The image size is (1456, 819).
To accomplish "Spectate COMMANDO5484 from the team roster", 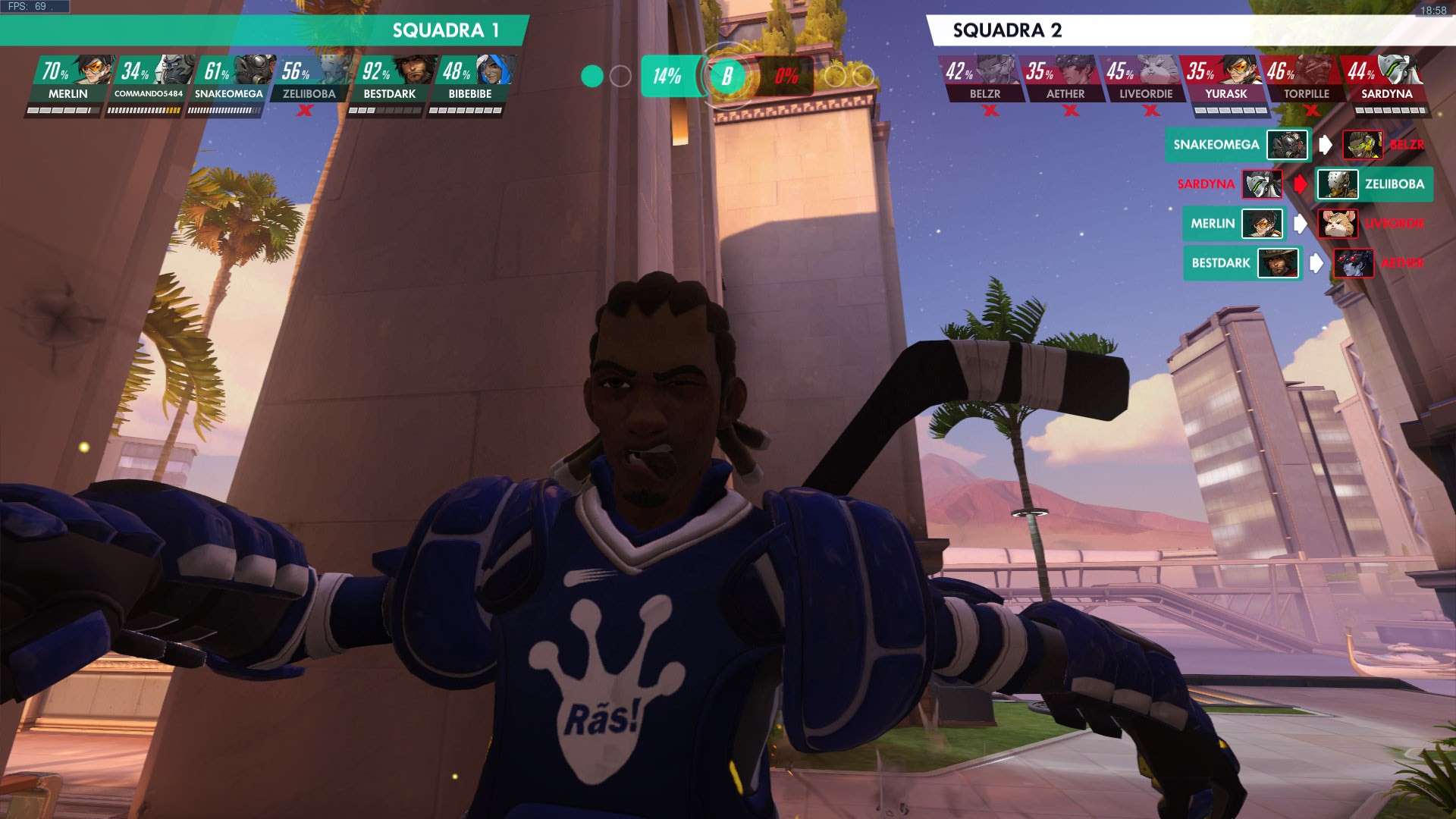I will (x=149, y=80).
